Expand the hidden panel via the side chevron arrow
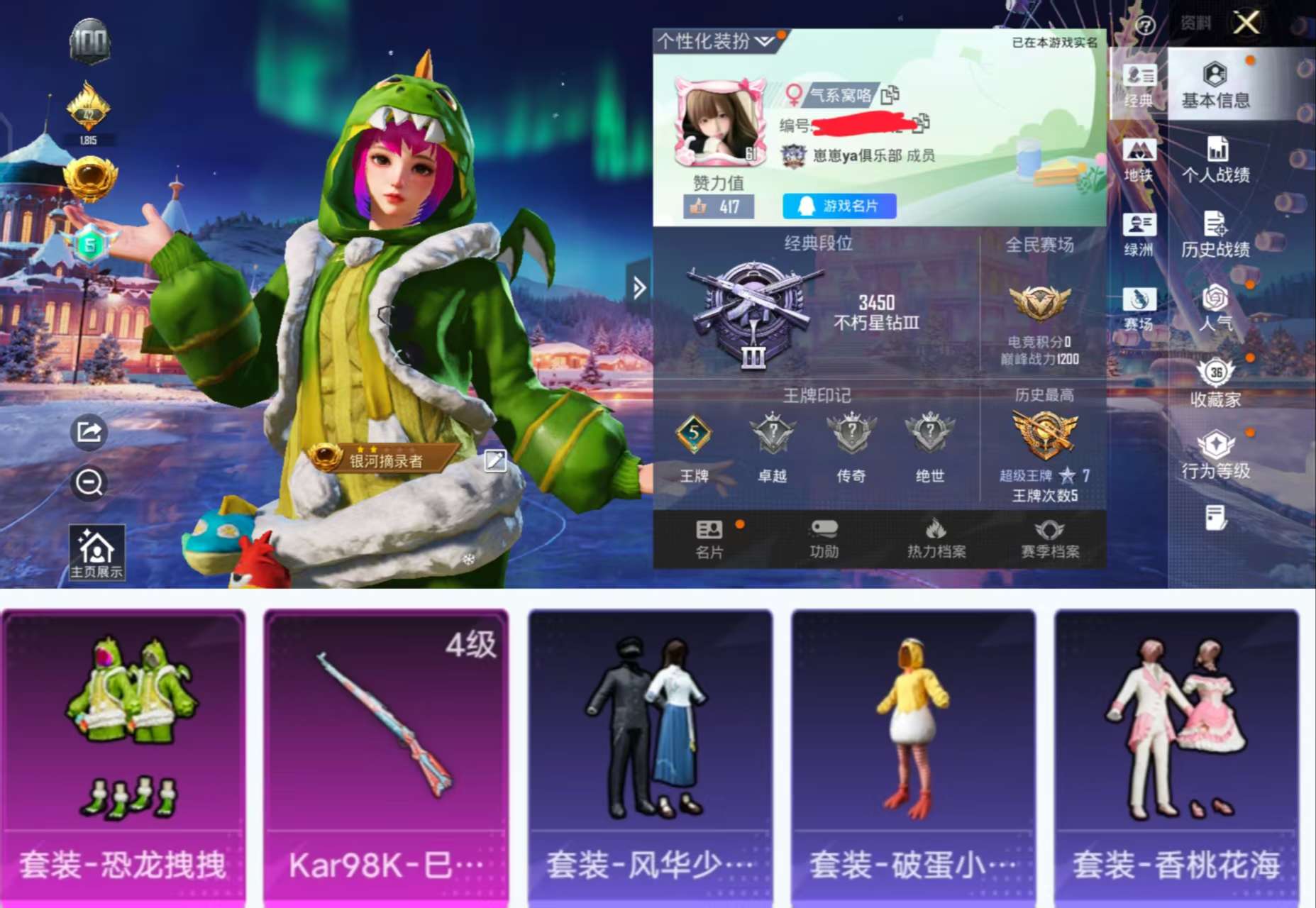The height and width of the screenshot is (908, 1316). (641, 287)
